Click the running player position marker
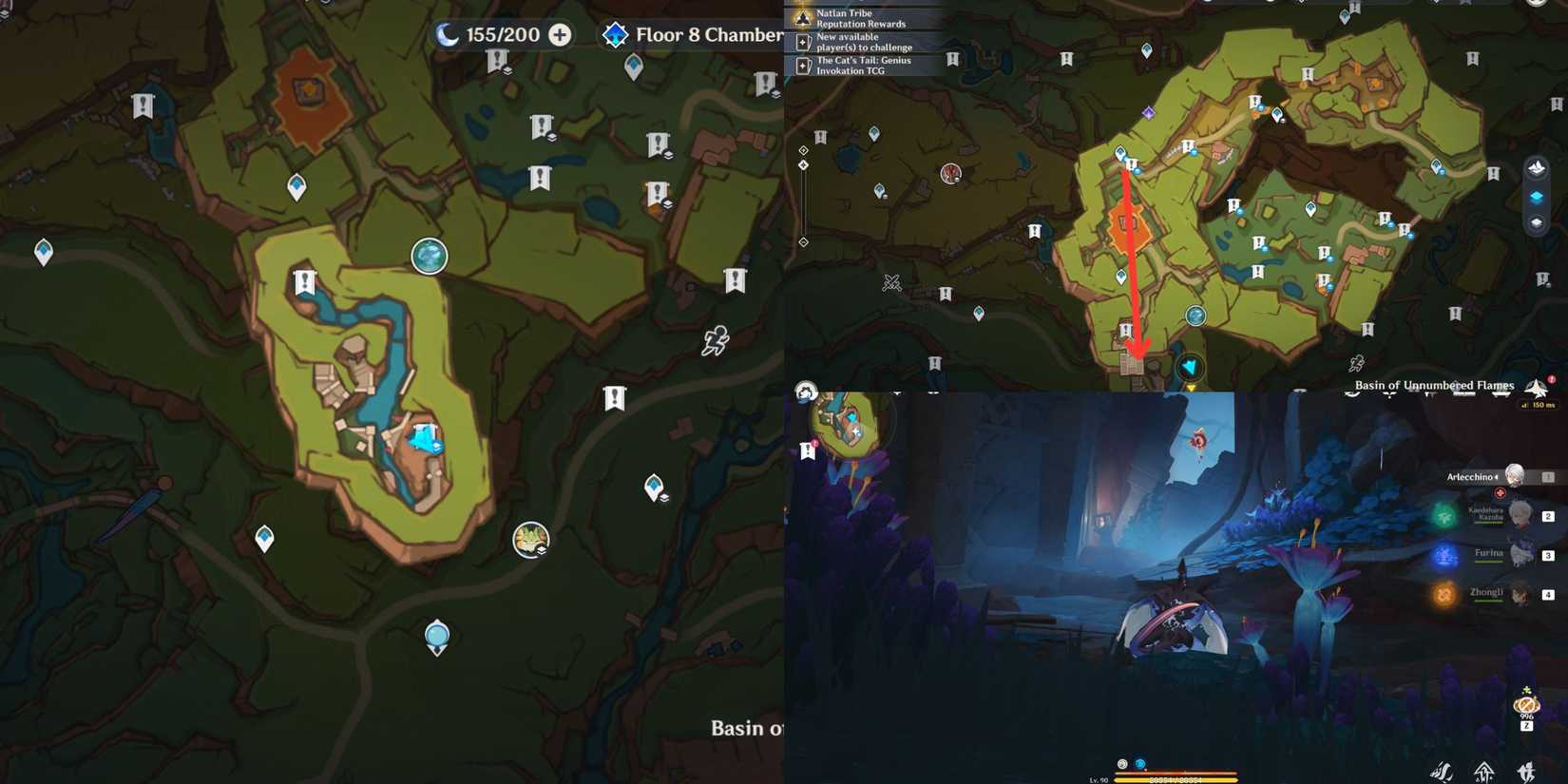1568x784 pixels. (x=716, y=338)
